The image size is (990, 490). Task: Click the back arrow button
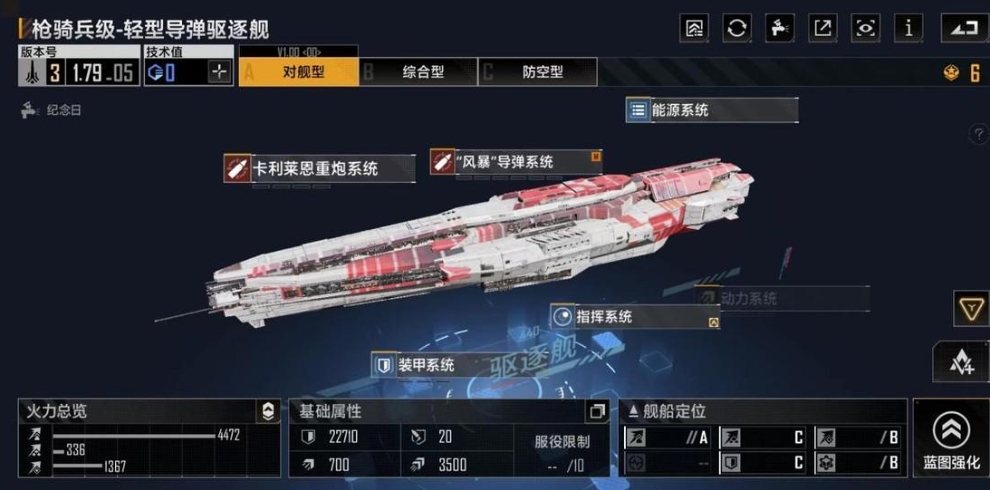coord(962,28)
